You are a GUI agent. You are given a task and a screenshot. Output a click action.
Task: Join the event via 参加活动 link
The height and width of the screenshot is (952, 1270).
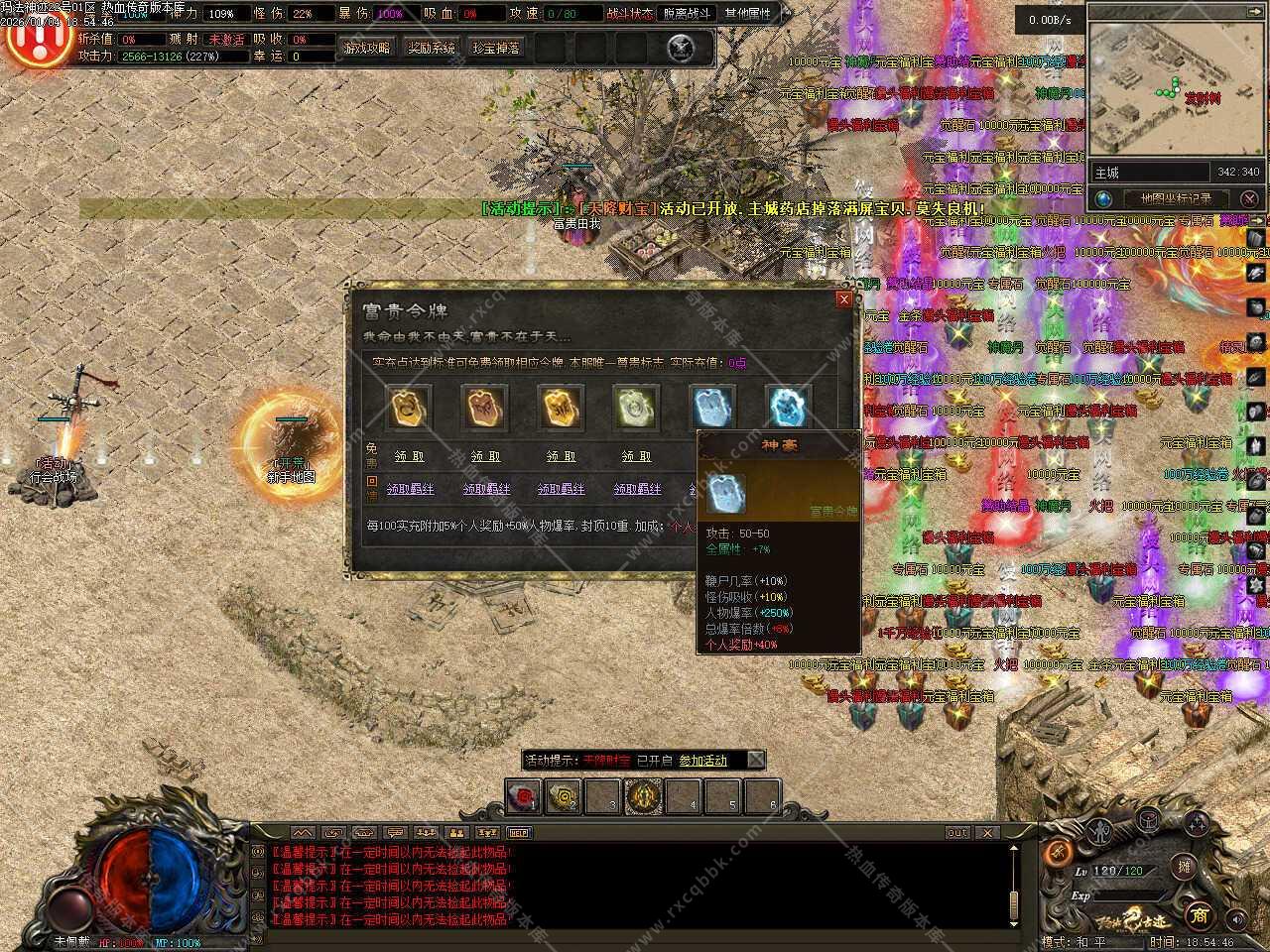[702, 761]
